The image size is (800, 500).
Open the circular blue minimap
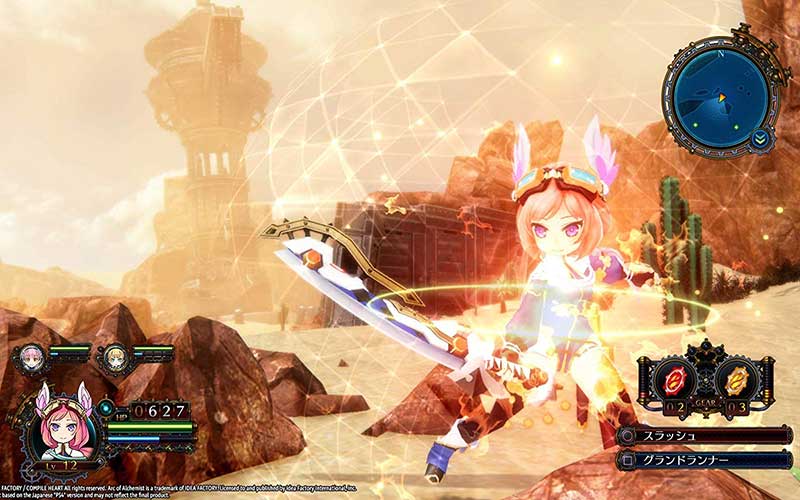click(x=721, y=97)
